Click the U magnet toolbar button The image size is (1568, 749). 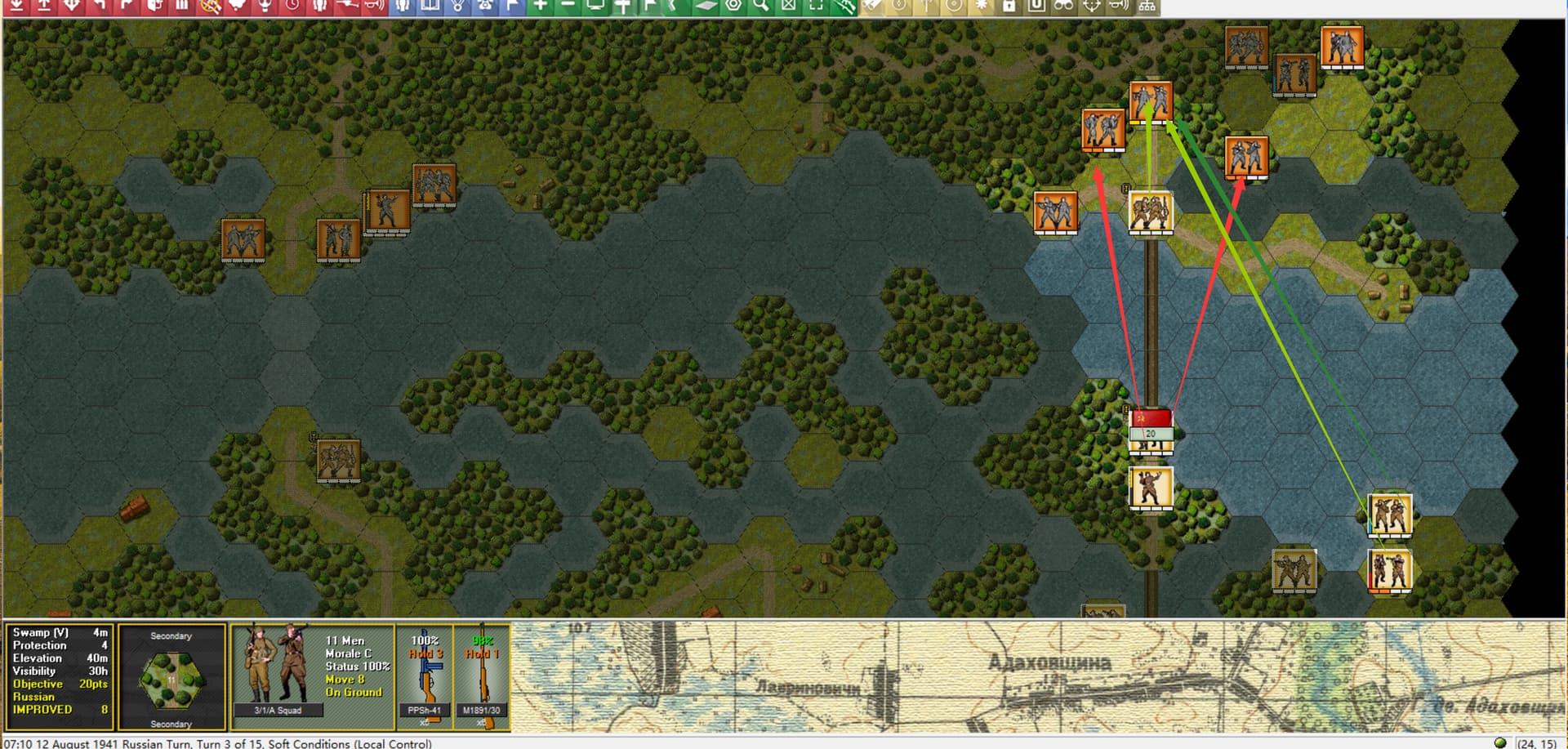[x=1036, y=7]
